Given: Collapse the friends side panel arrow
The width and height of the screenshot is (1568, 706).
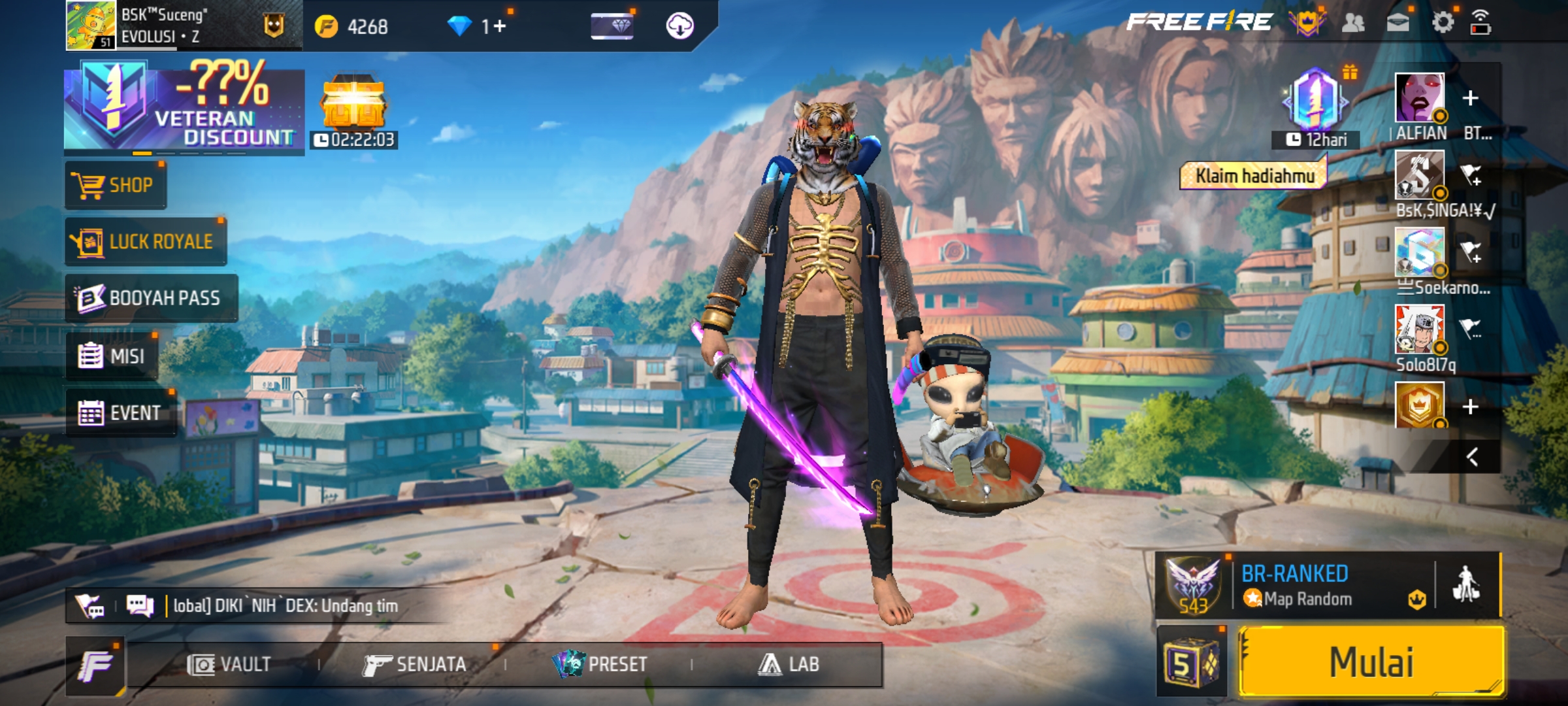Looking at the screenshot, I should (1472, 457).
